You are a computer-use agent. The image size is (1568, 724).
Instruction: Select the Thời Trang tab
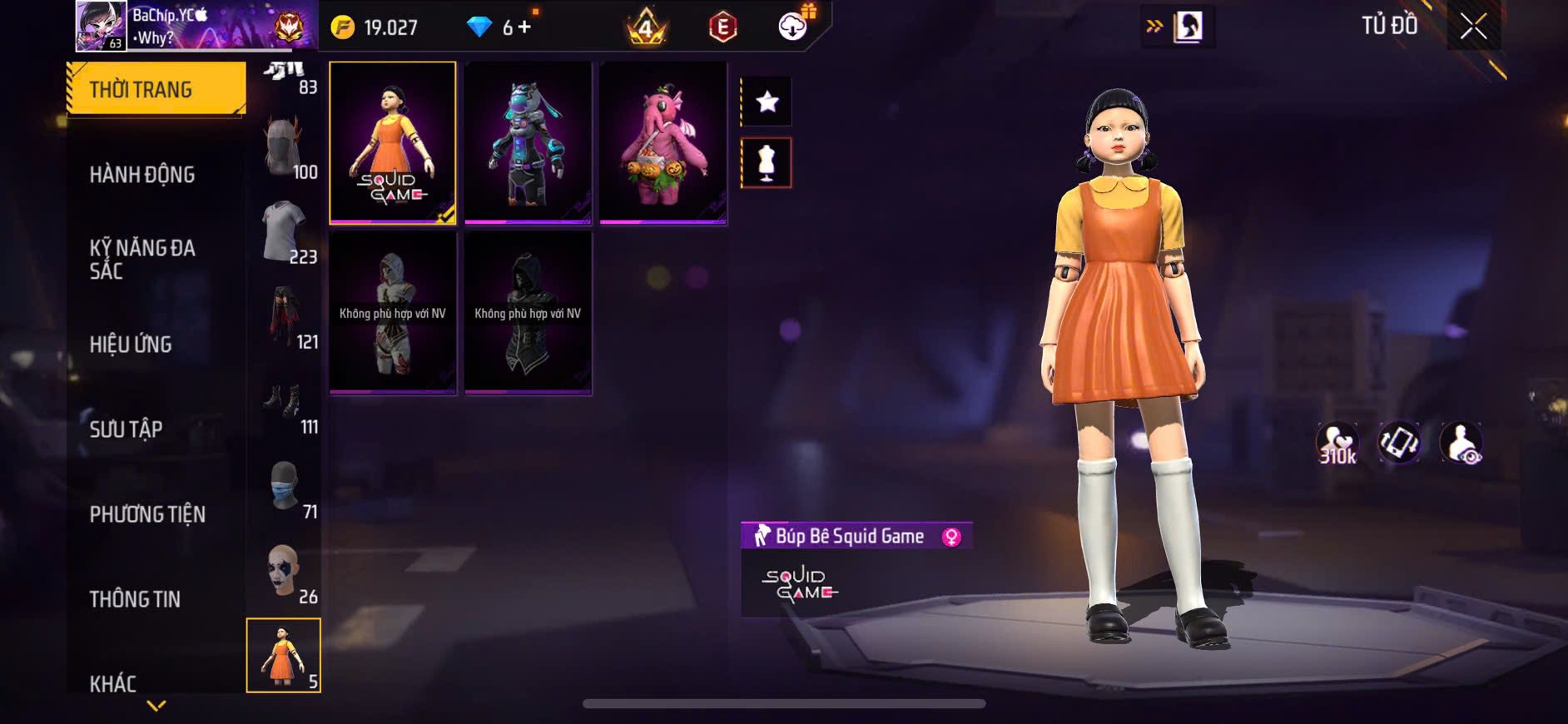tap(156, 89)
